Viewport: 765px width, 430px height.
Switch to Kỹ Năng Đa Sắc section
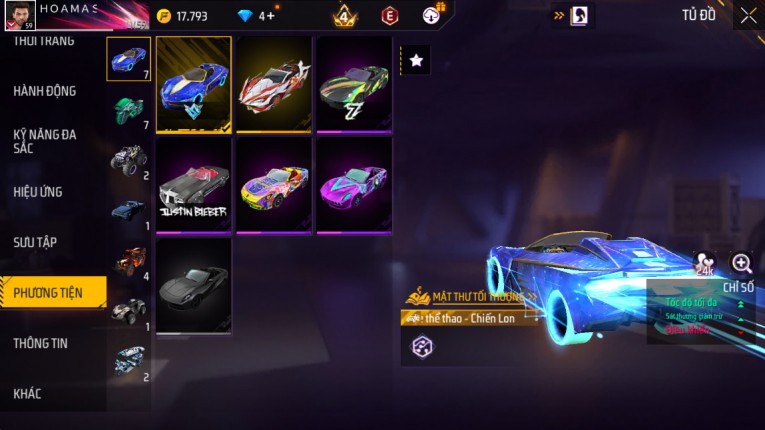pos(45,141)
